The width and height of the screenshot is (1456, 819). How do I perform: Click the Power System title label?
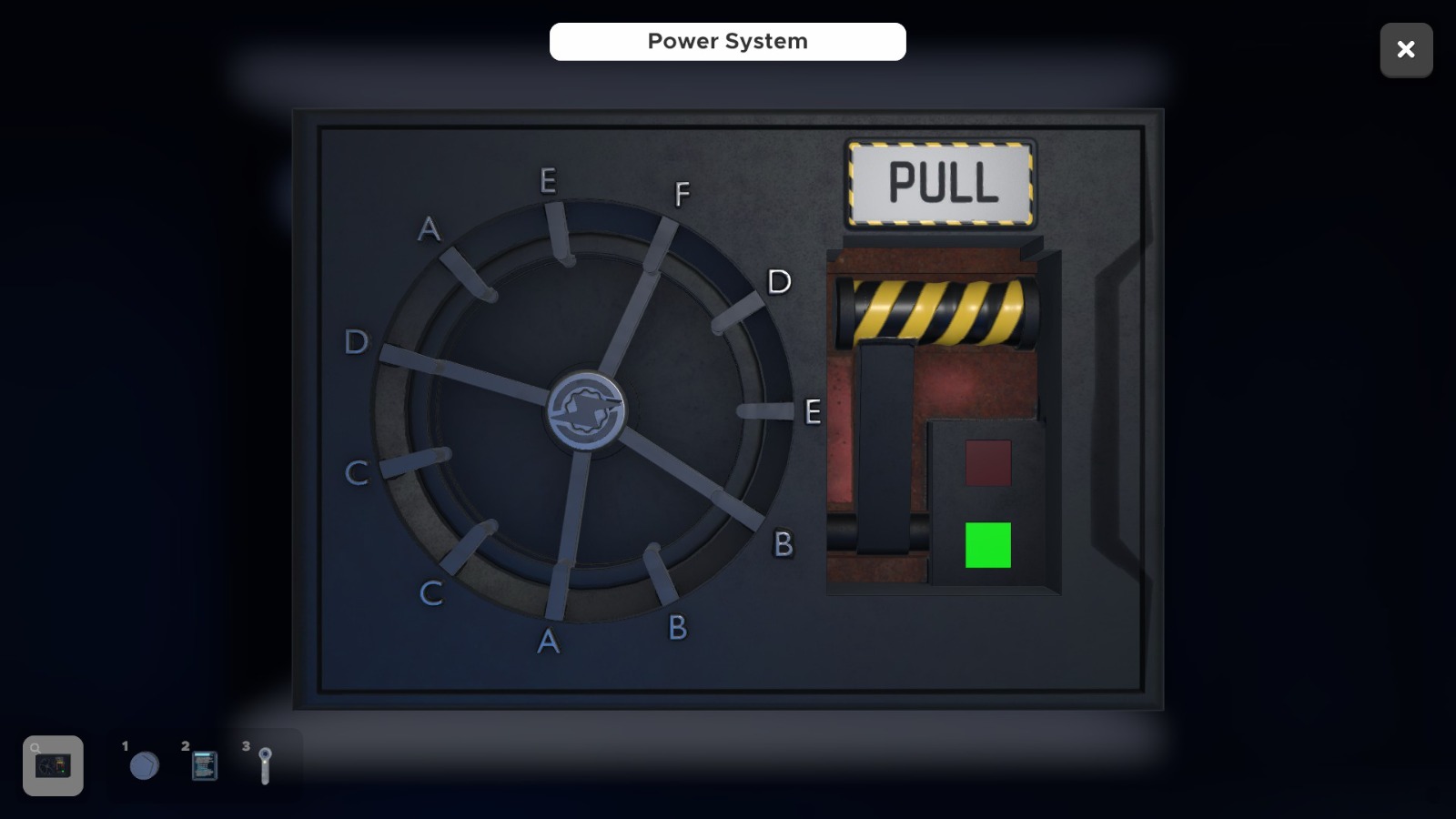click(727, 41)
